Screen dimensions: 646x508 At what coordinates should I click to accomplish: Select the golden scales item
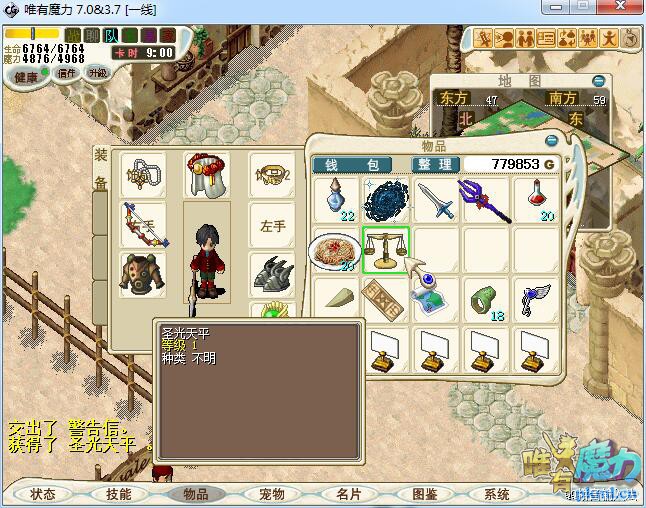(386, 249)
